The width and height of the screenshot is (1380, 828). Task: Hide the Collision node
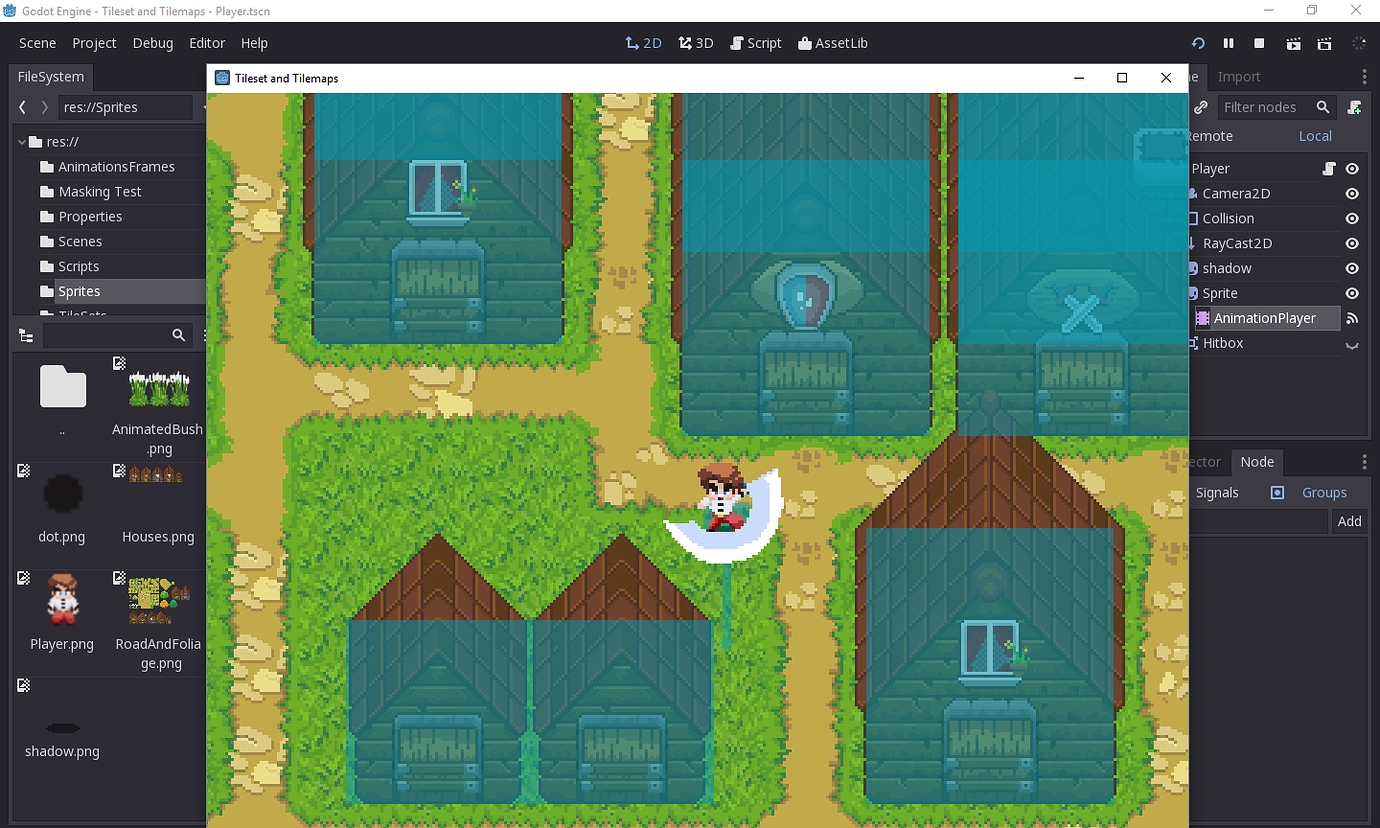[x=1351, y=218]
